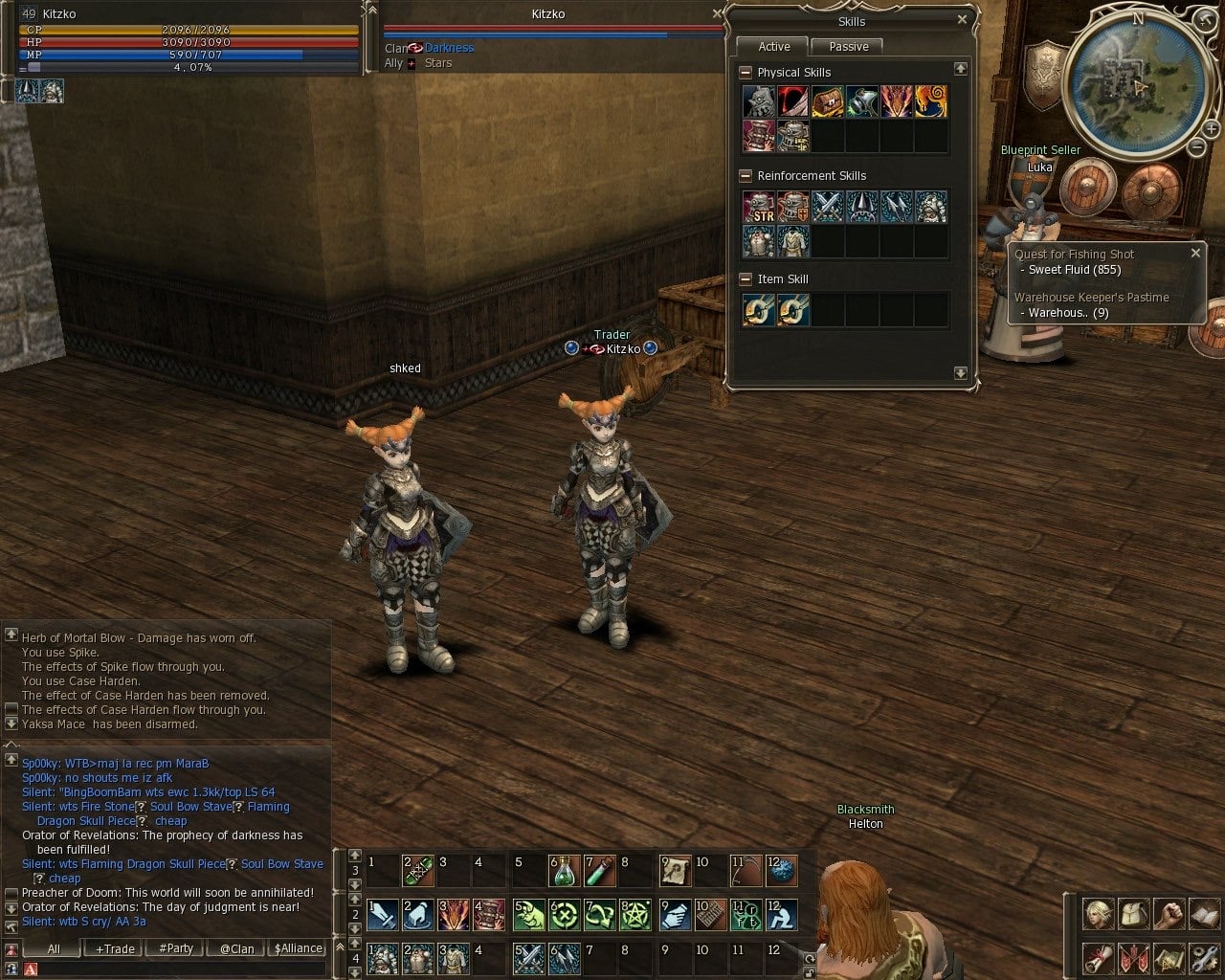Collapse the Physical Skills section
Image resolution: width=1225 pixels, height=980 pixels.
pos(746,73)
